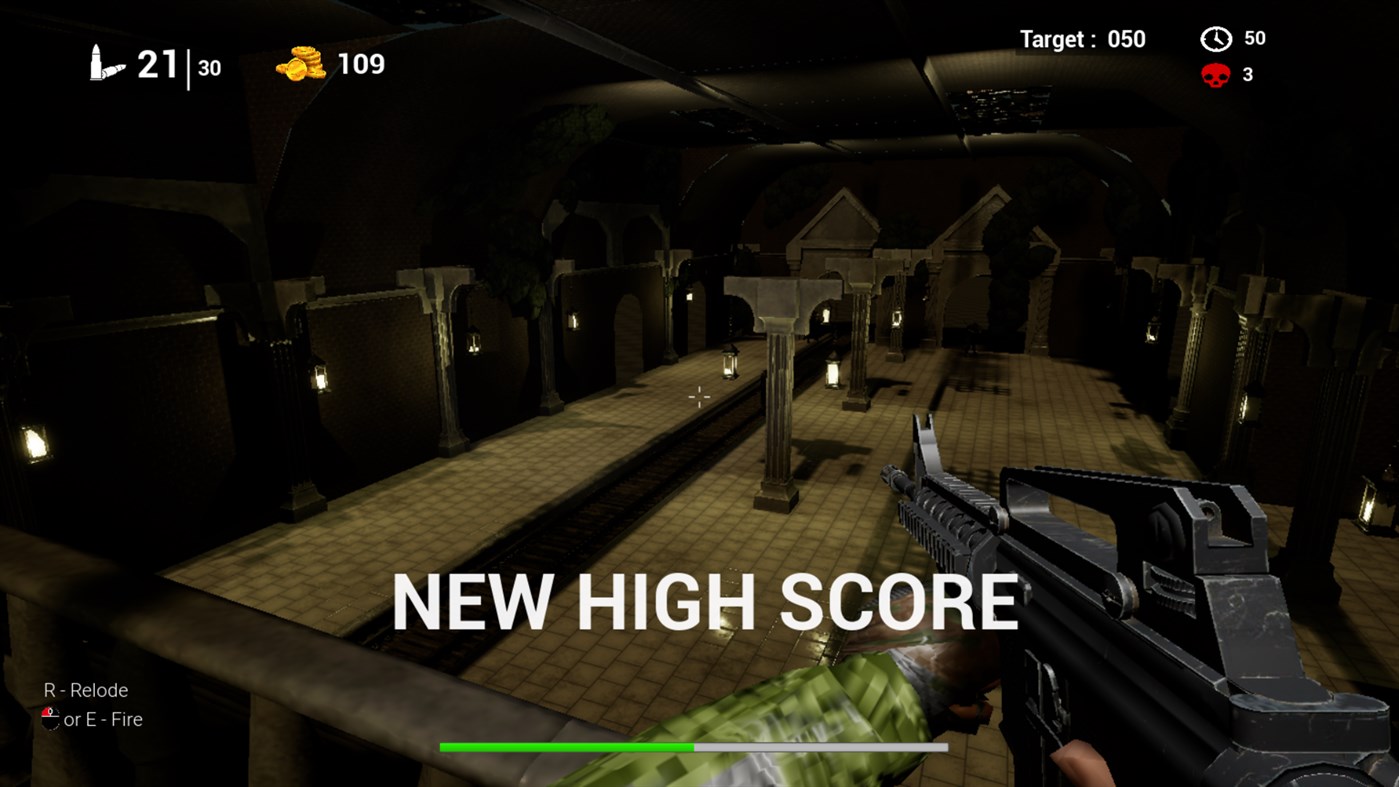Toggle the kill counter showing 3
The image size is (1399, 787).
[x=1246, y=74]
